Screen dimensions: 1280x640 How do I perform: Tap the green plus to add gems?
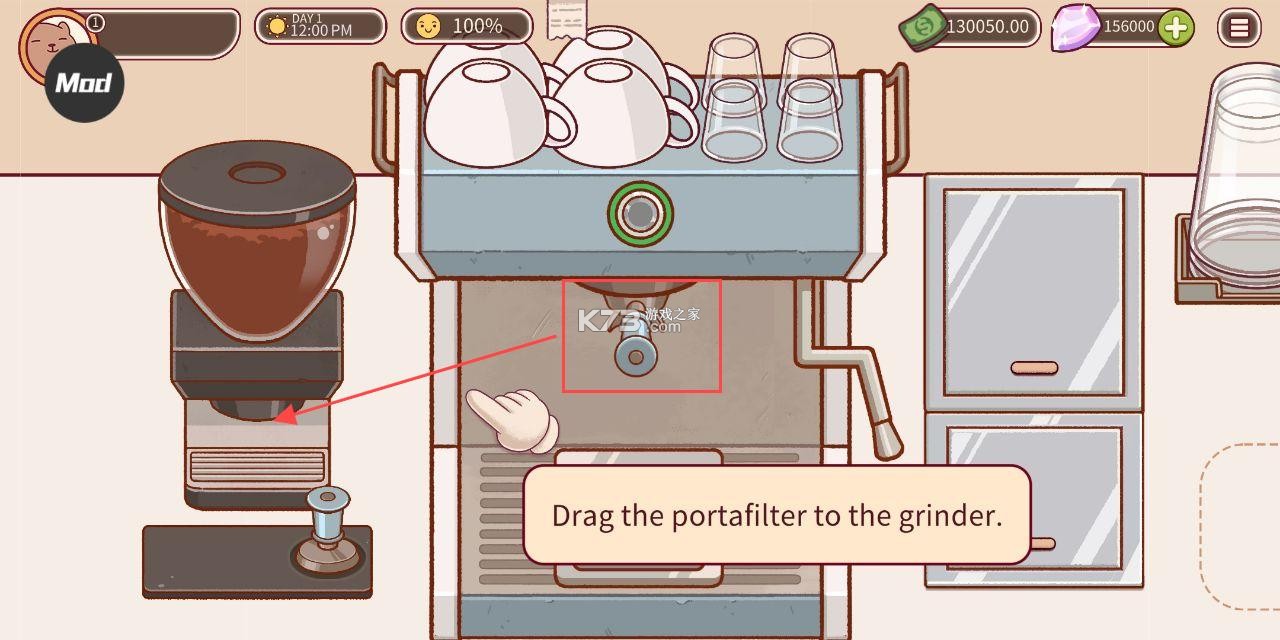coord(1176,28)
